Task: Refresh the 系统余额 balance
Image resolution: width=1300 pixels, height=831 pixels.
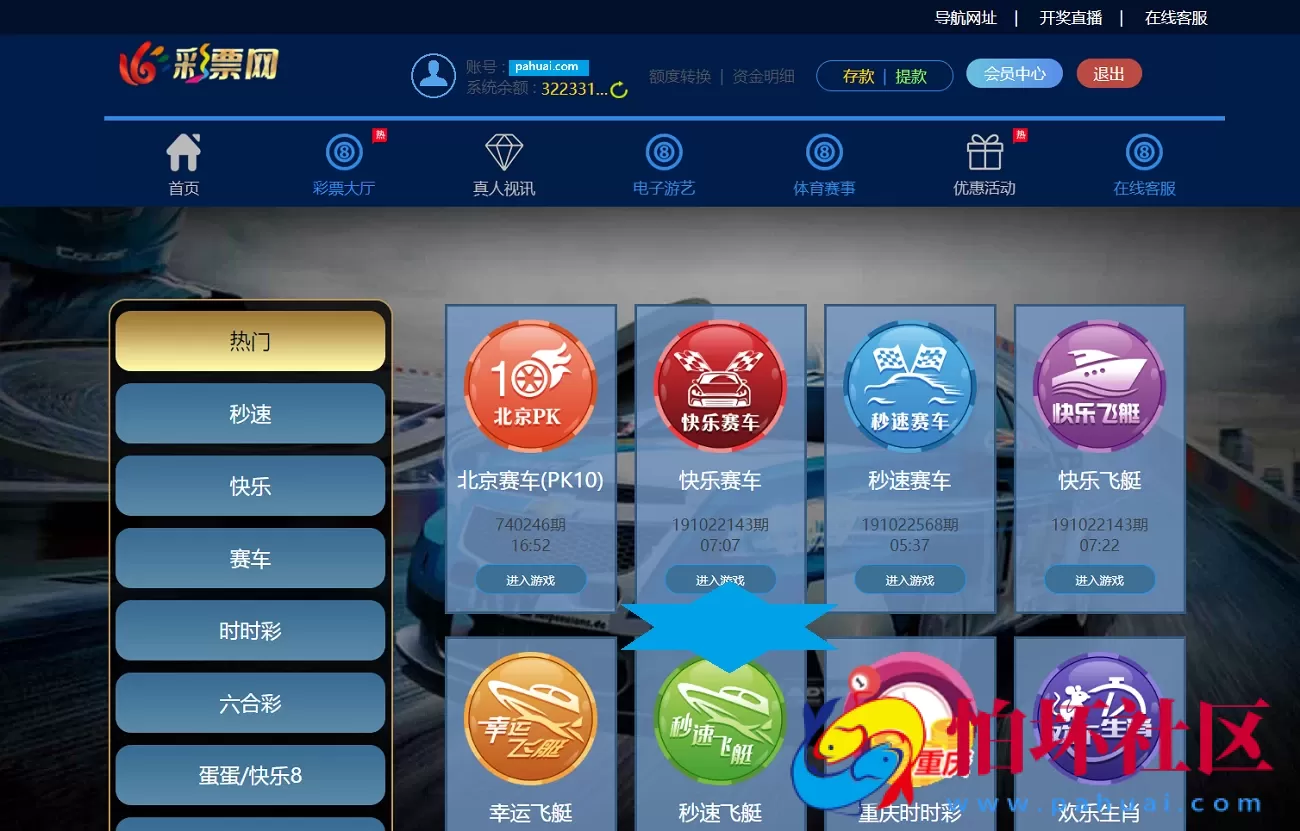Action: point(620,88)
